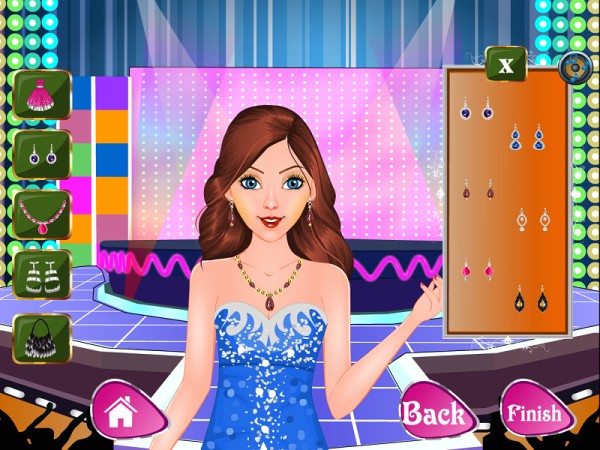600x450 pixels.
Task: Finish the dress-up
Action: point(533,412)
